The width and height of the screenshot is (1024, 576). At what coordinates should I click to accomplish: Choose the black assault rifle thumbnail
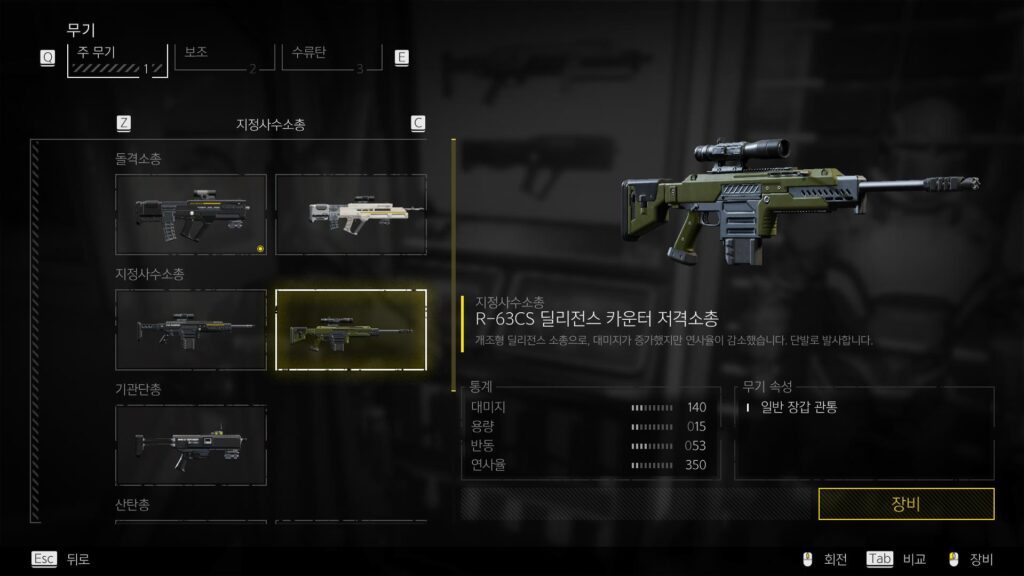coord(191,214)
